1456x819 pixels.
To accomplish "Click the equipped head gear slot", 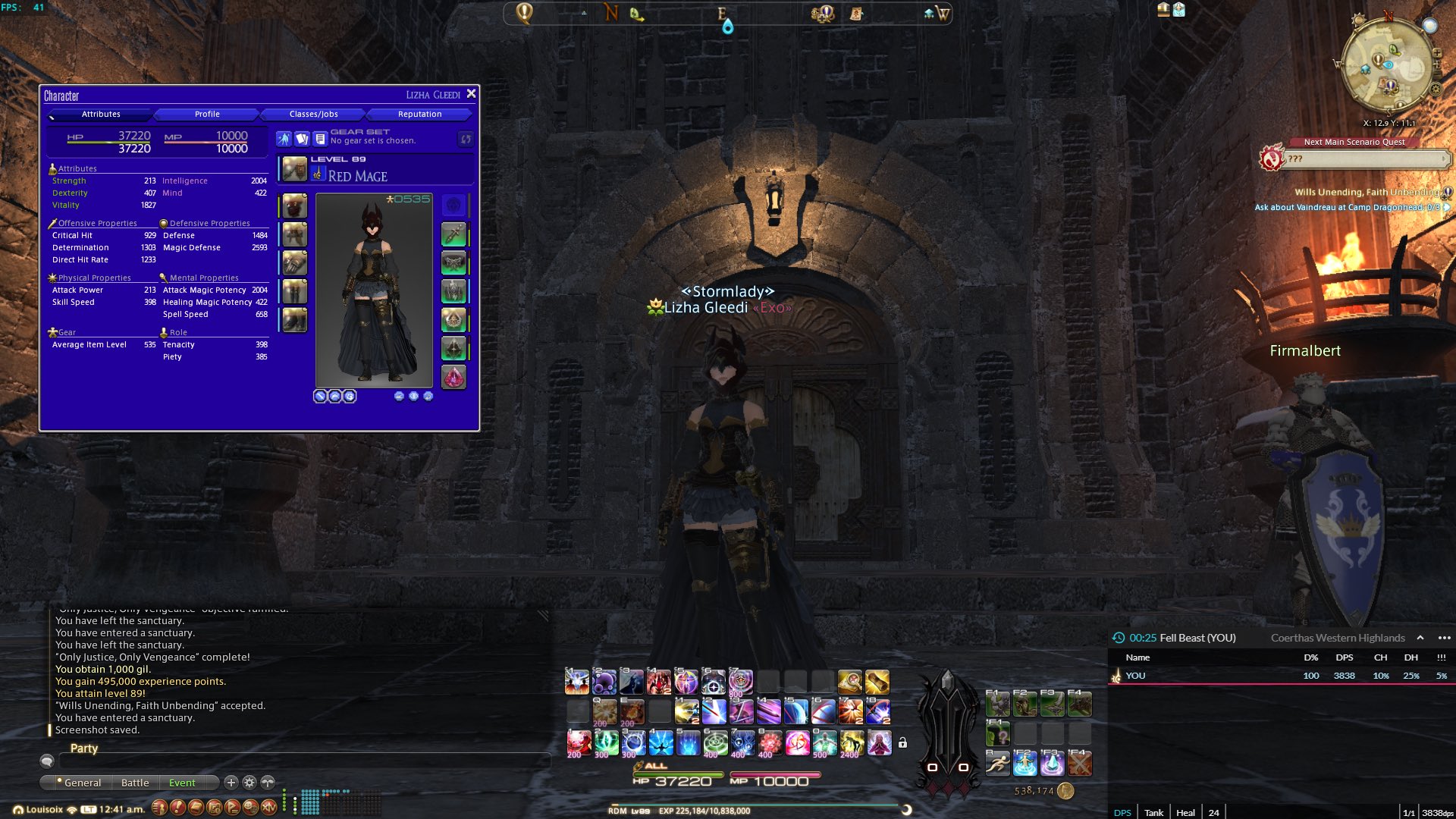I will point(294,206).
